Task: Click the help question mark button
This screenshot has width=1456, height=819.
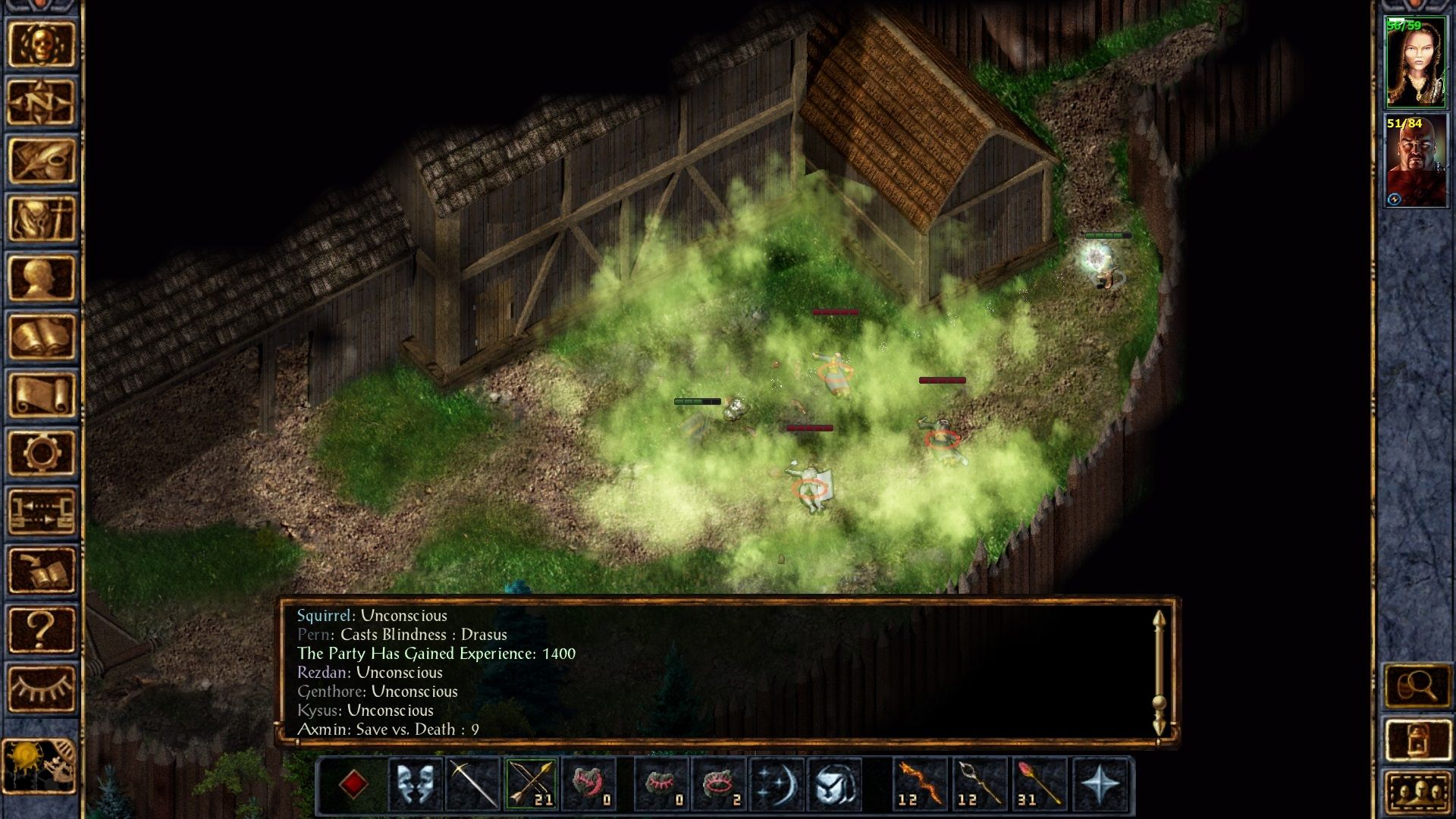Action: [41, 629]
